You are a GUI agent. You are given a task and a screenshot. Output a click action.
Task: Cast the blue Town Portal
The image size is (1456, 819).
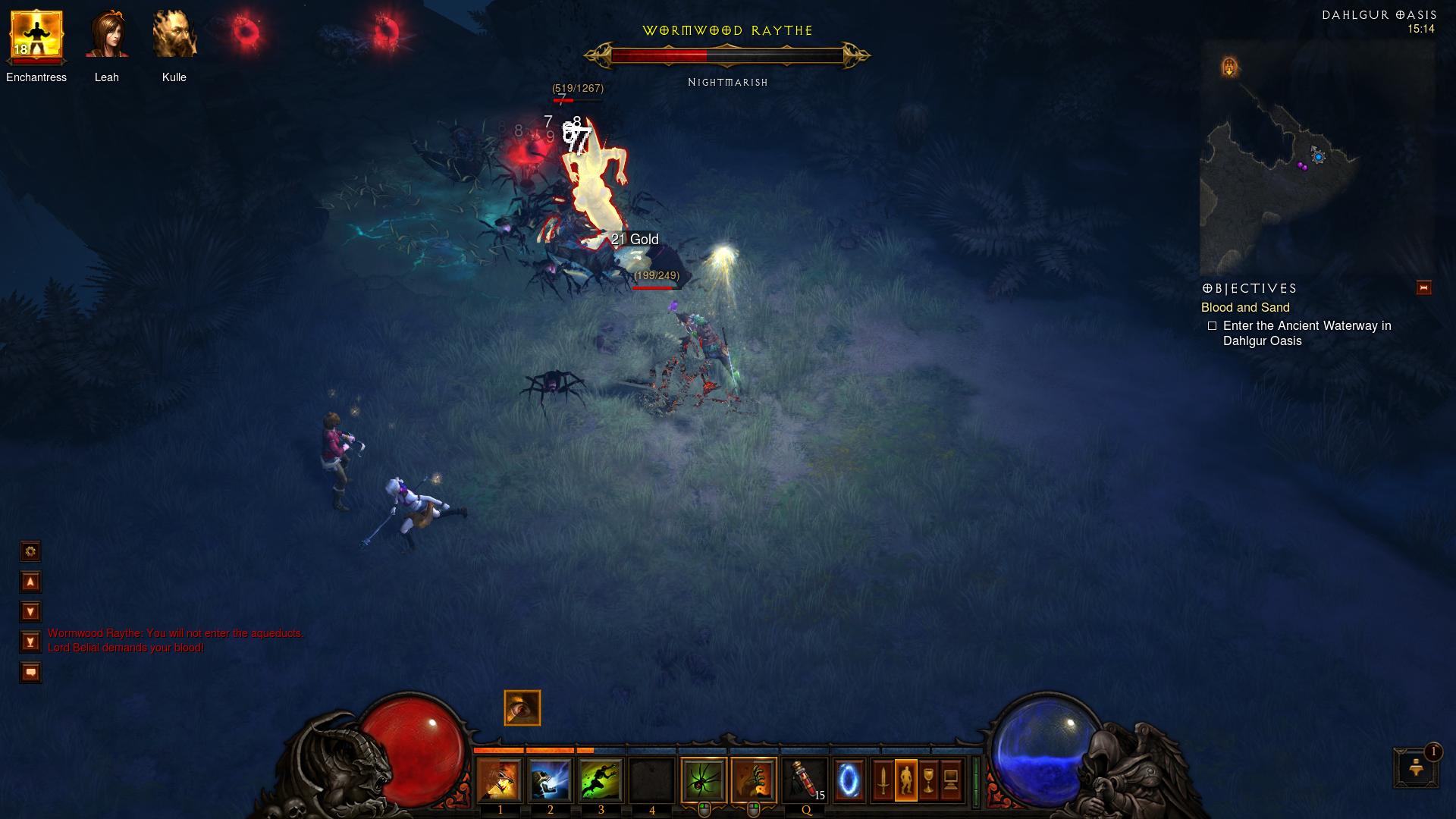pos(849,780)
